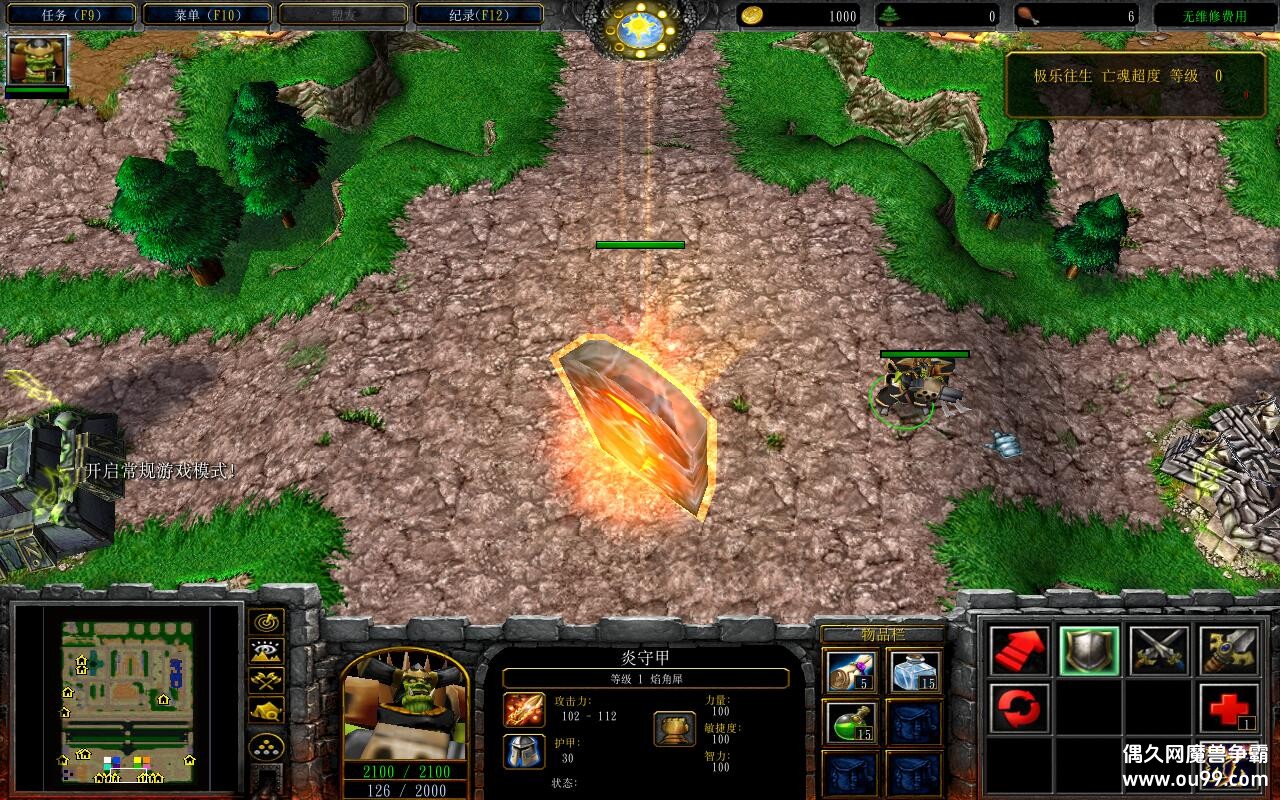Select the shield hold position command
This screenshot has width=1280, height=800.
(x=1089, y=651)
